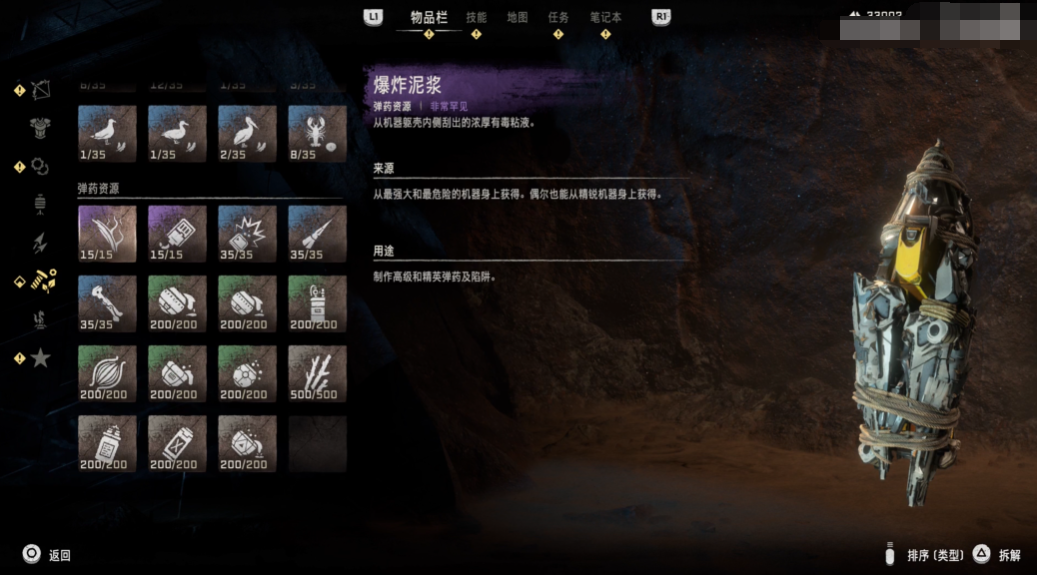The width and height of the screenshot is (1037, 575).
Task: Show the bow weapons category
Action: click(40, 90)
